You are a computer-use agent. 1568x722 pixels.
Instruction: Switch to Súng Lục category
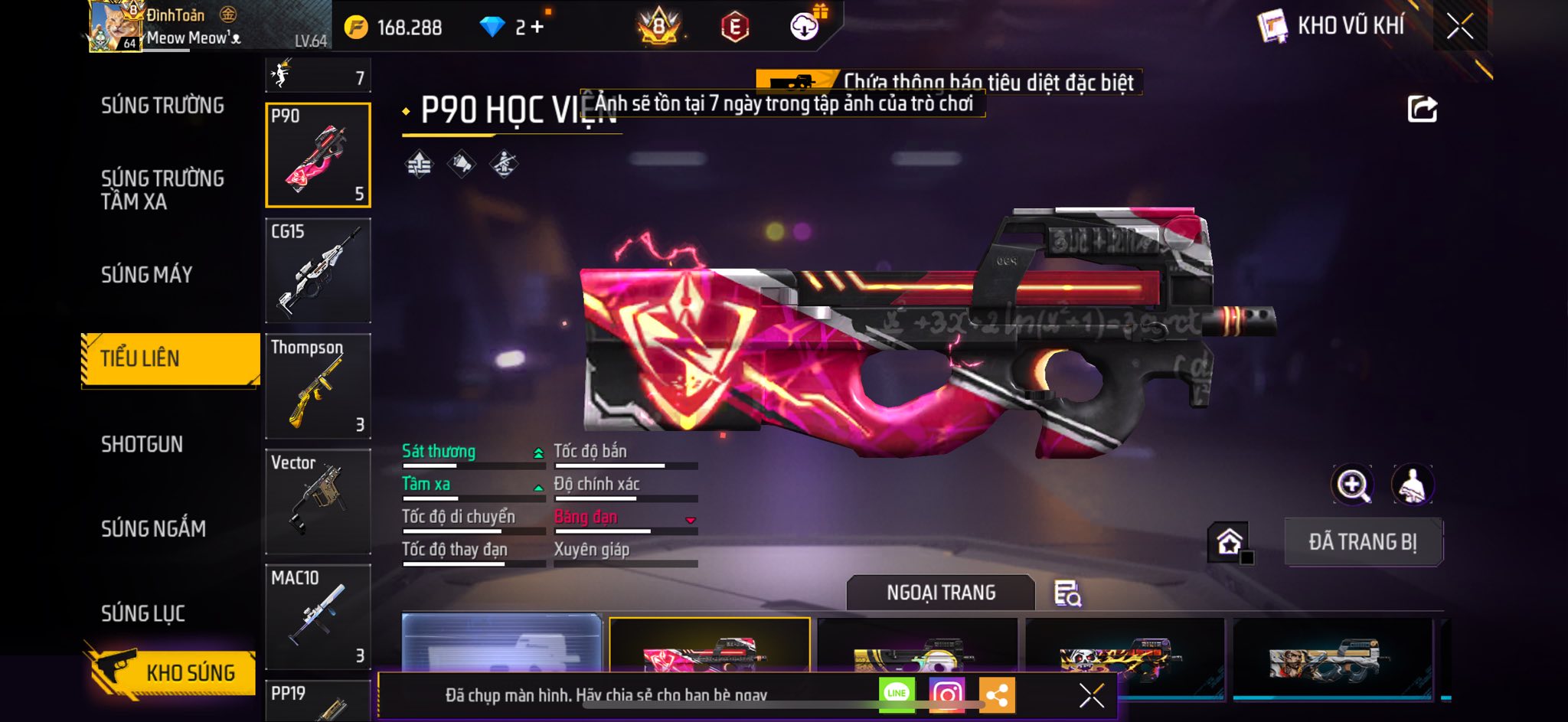pyautogui.click(x=143, y=613)
